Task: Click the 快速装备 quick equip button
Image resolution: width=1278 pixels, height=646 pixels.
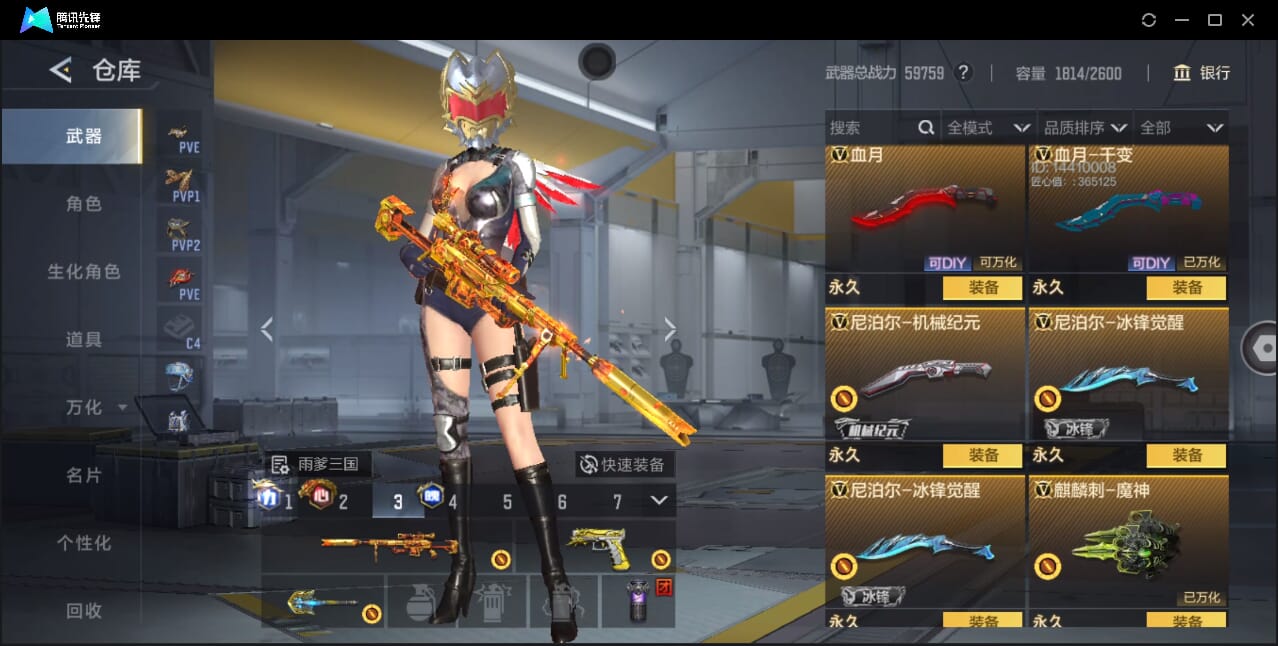Action: 624,464
